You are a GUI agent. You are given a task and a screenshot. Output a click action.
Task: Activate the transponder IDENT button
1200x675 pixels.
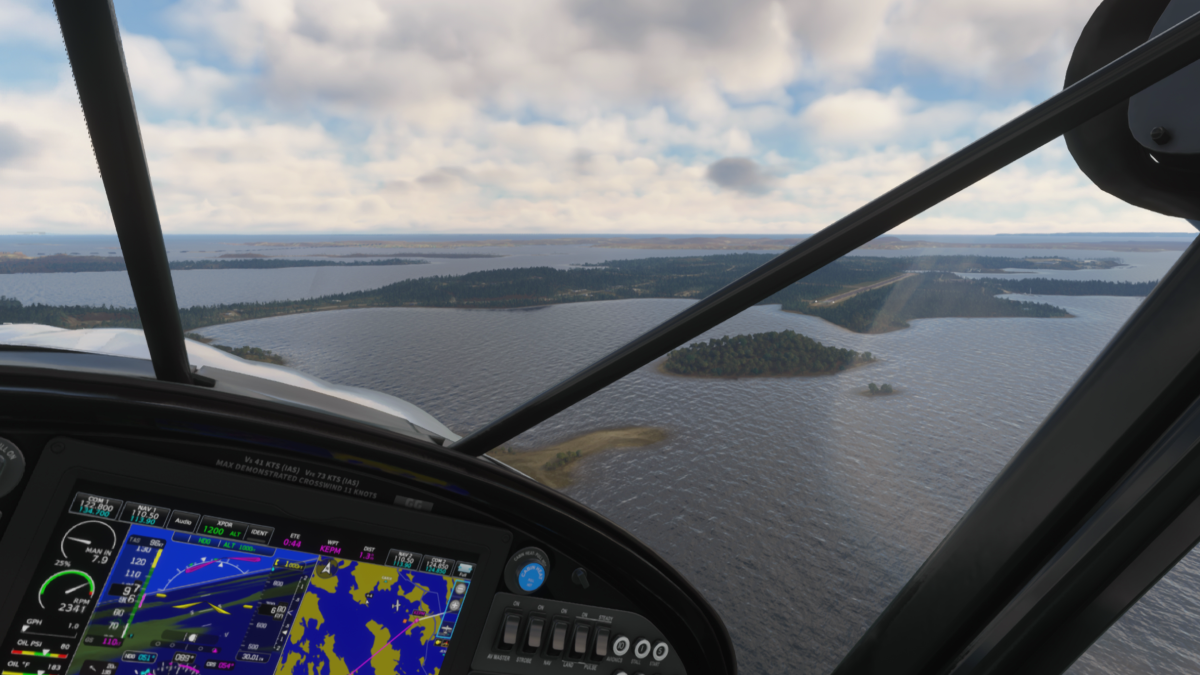(260, 535)
